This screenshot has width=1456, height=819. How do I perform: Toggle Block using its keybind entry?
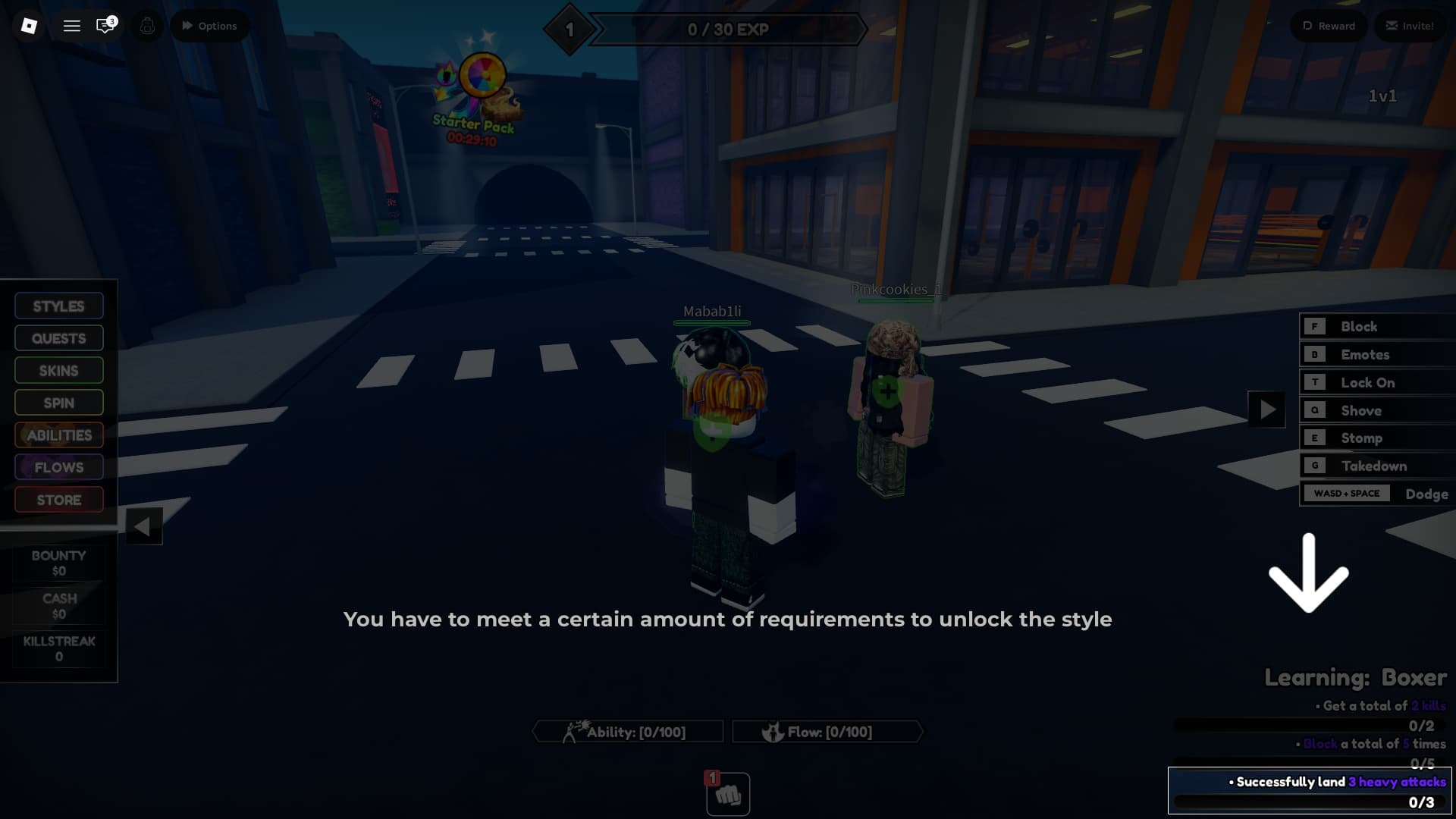pyautogui.click(x=1376, y=326)
